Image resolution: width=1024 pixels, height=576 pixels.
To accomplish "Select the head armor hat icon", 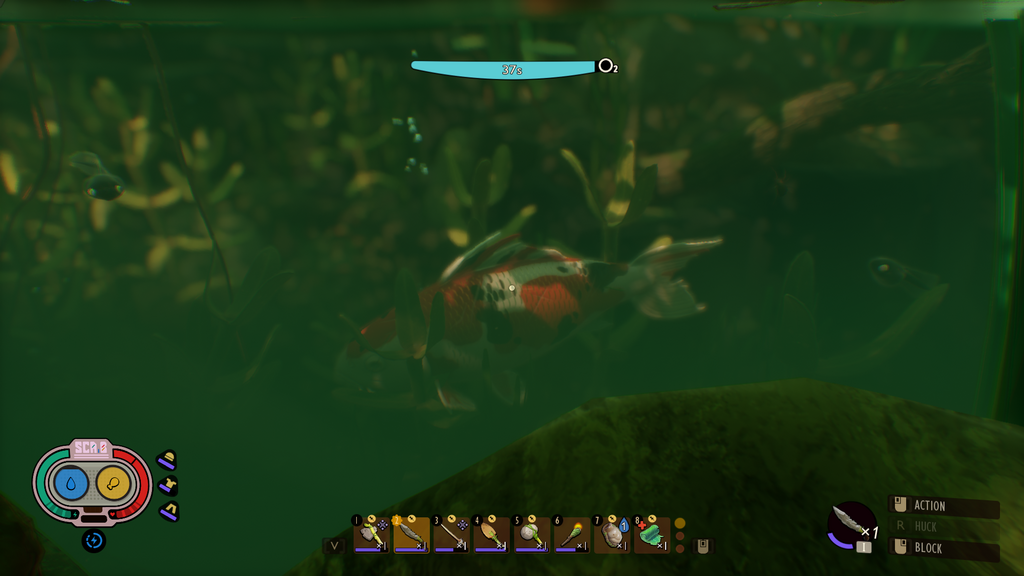I will coord(167,460).
